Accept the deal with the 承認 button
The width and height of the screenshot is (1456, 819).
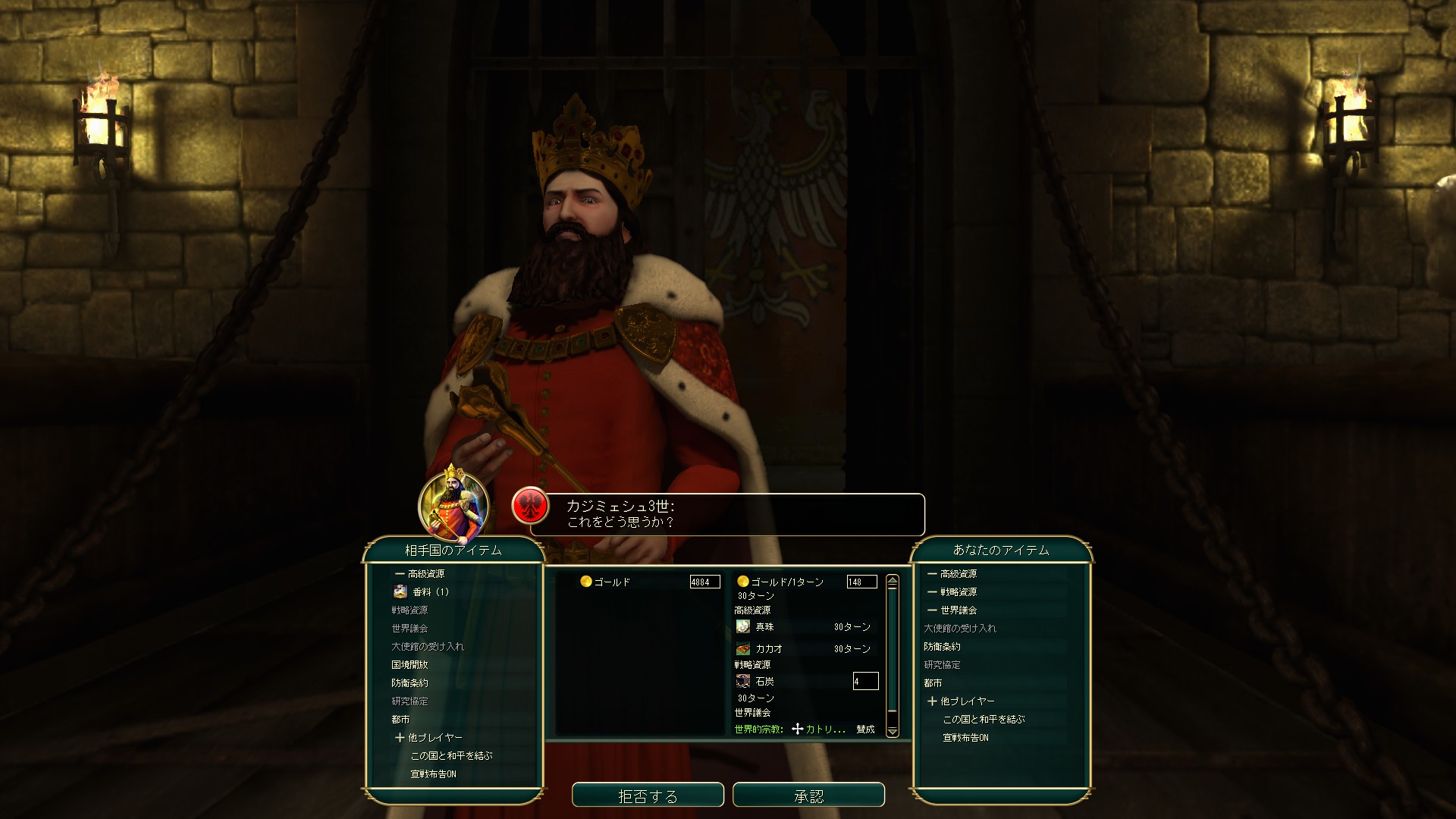pos(808,795)
